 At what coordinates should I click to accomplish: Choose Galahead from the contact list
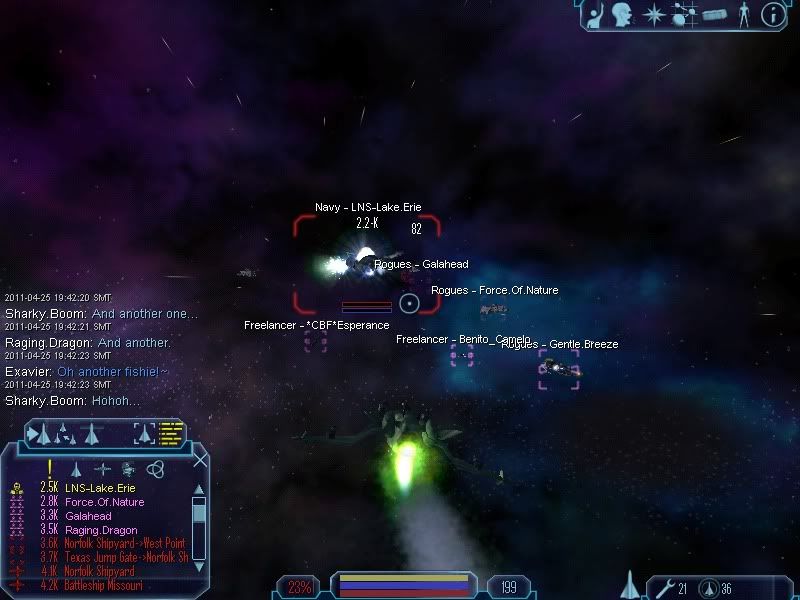[89, 516]
